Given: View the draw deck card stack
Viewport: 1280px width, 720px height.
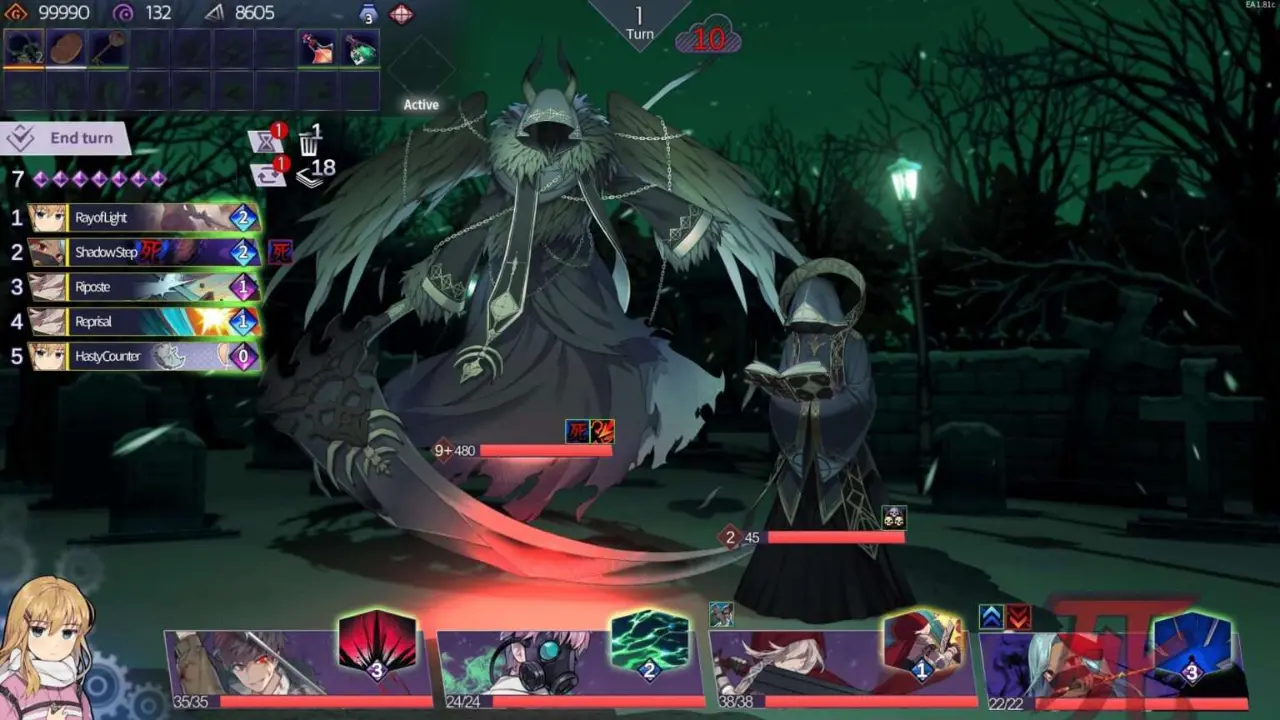Looking at the screenshot, I should point(311,175).
